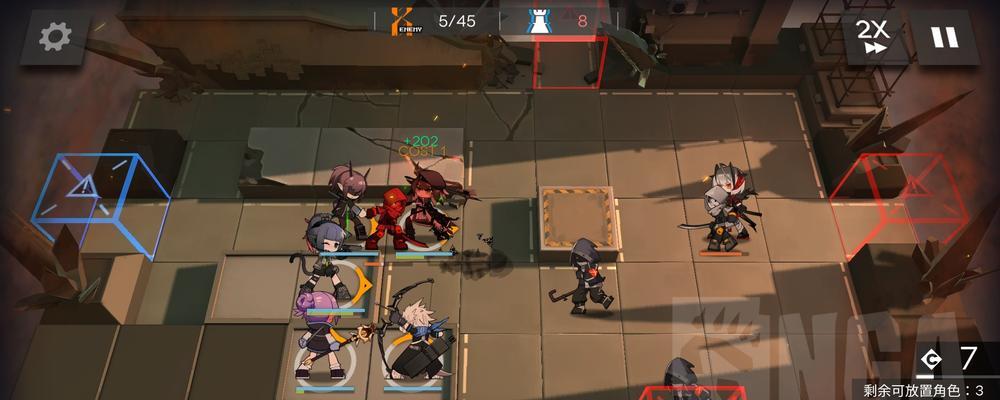The width and height of the screenshot is (1000, 400).
Task: Open the settings gear menu
Action: [x=54, y=37]
